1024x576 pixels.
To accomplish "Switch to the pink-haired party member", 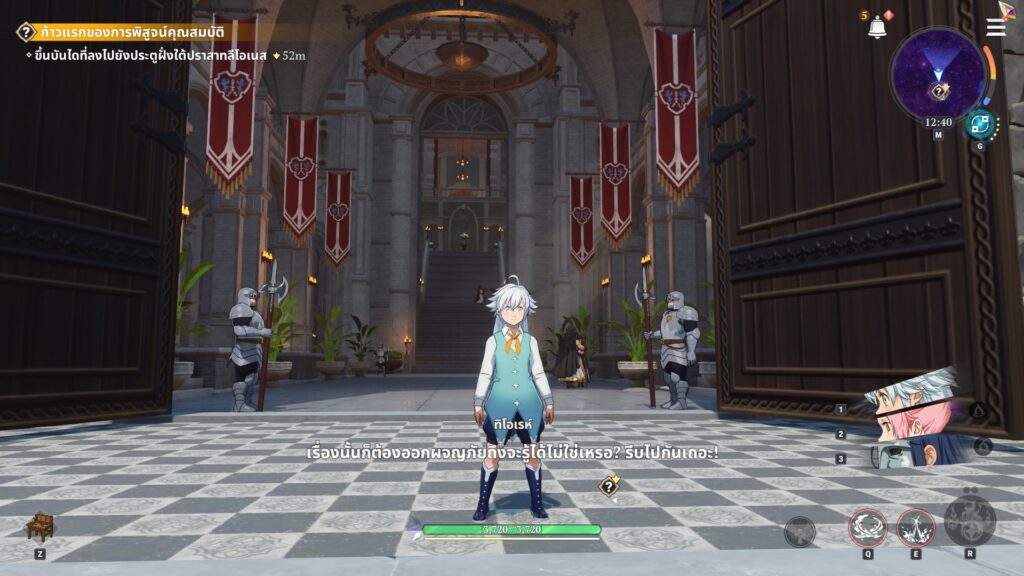I will pos(905,424).
